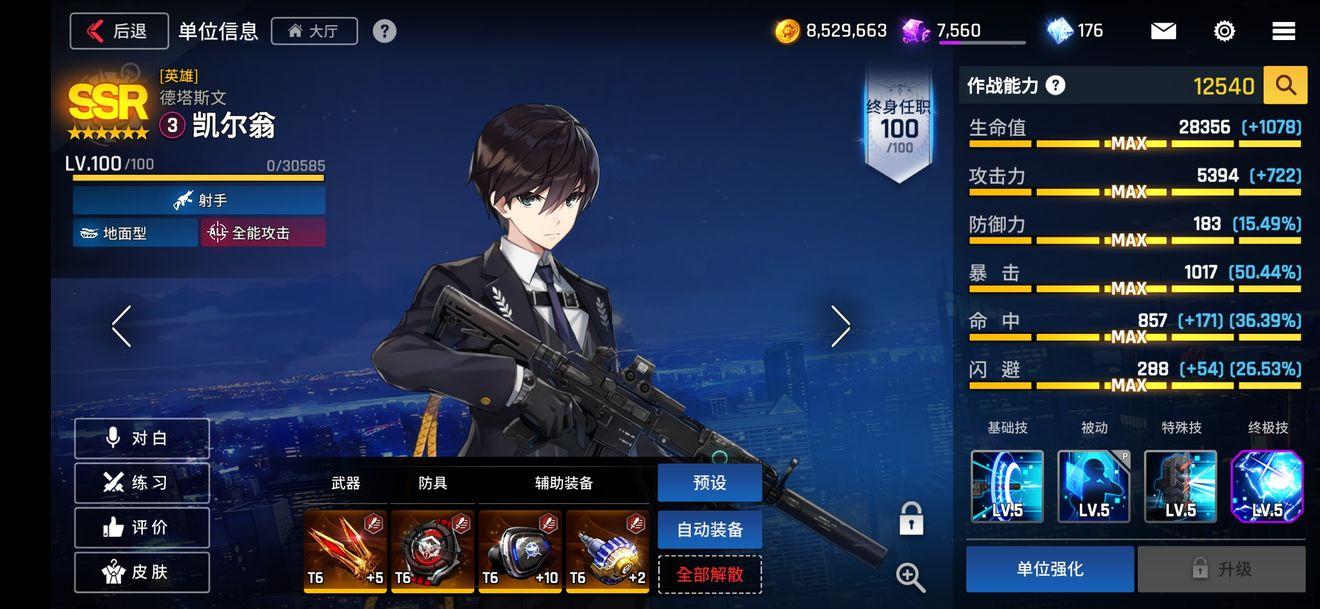Screen dimensions: 1320x609
Task: Show the next unit with right arrow
Action: [x=840, y=326]
